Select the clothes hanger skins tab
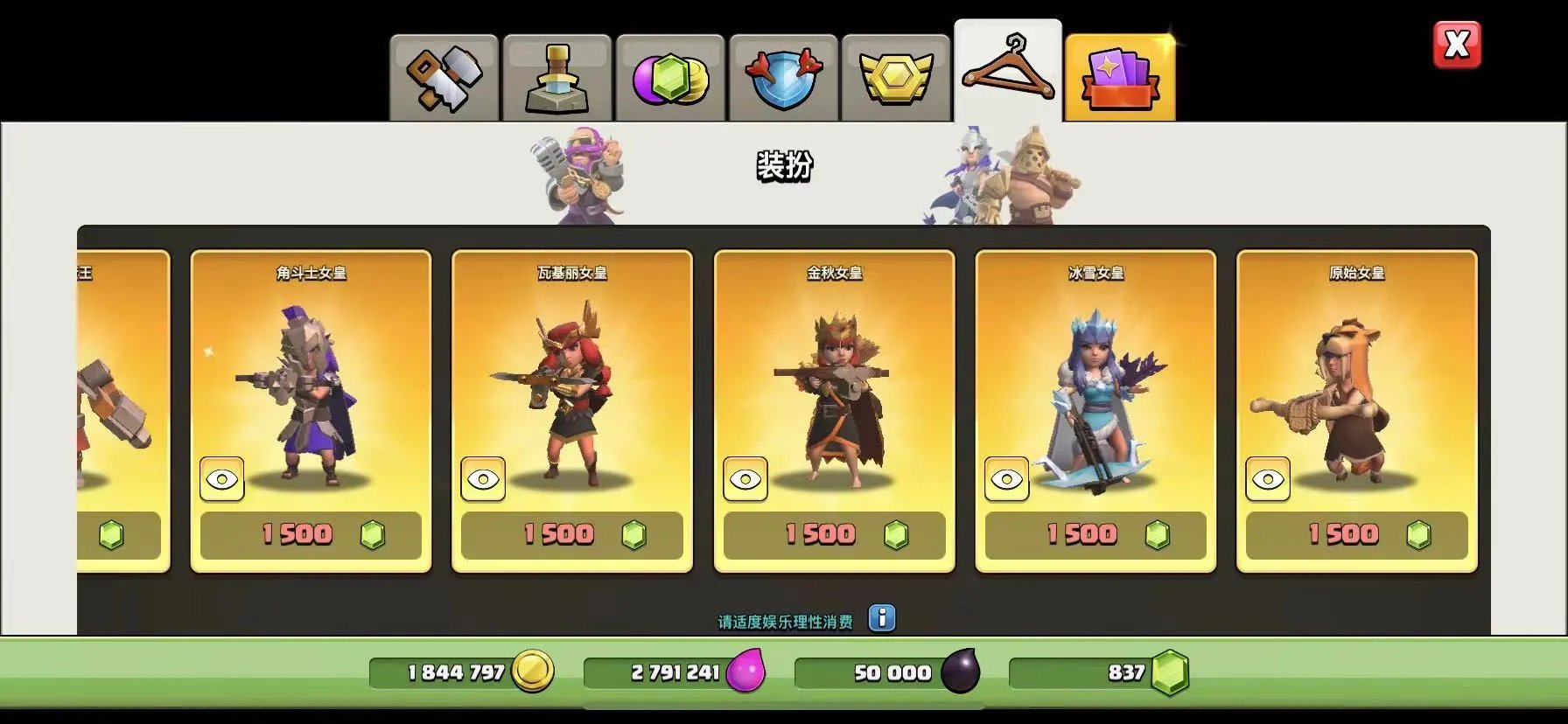Viewport: 1568px width, 724px height. click(1008, 72)
